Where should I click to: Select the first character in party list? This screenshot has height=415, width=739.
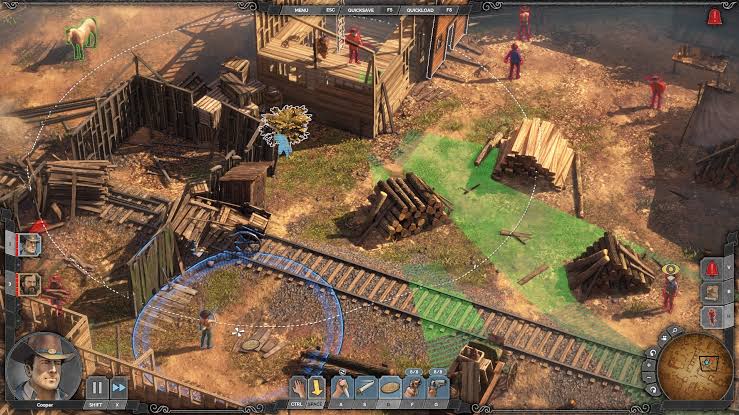pyautogui.click(x=30, y=243)
